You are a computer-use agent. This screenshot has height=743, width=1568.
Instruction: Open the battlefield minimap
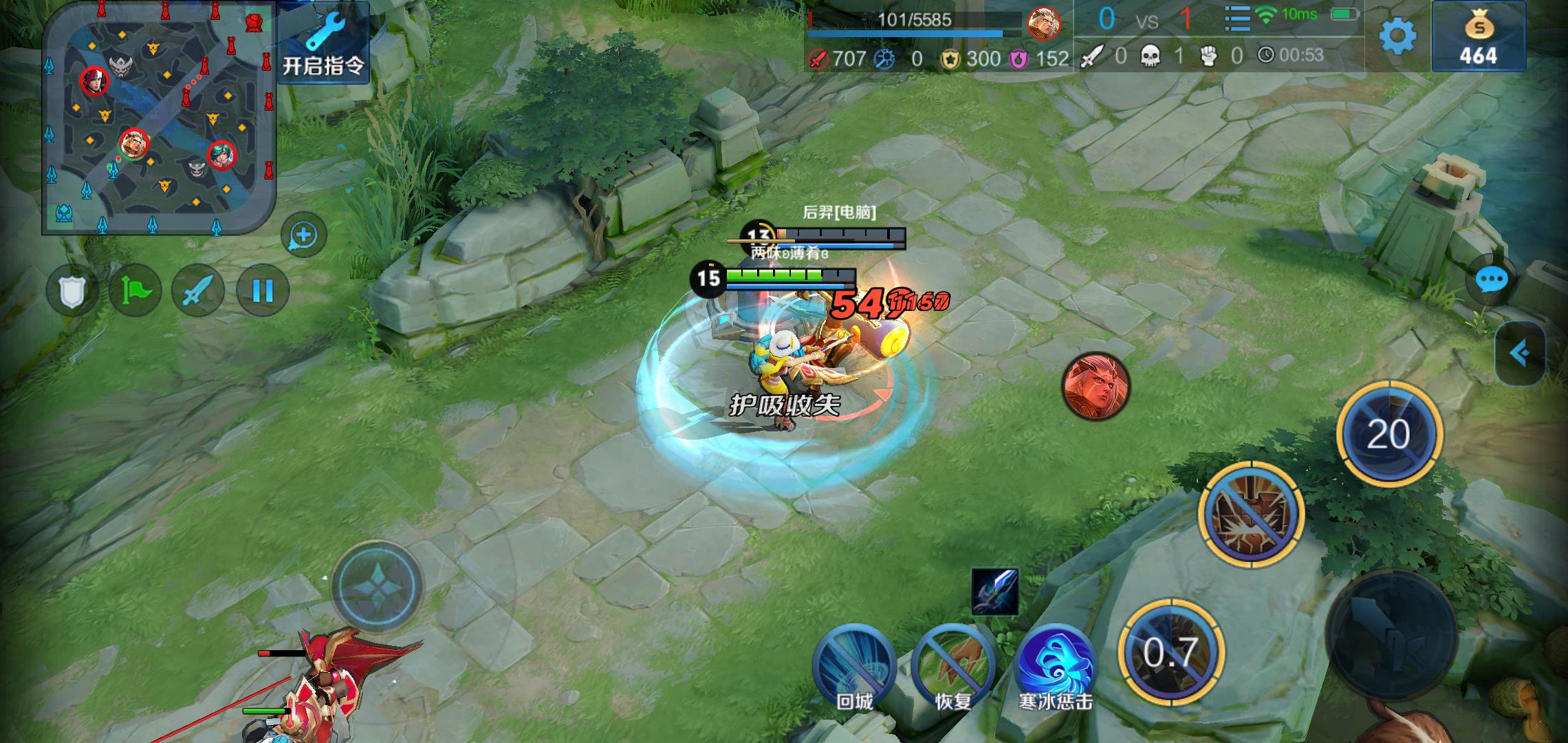coord(159,117)
